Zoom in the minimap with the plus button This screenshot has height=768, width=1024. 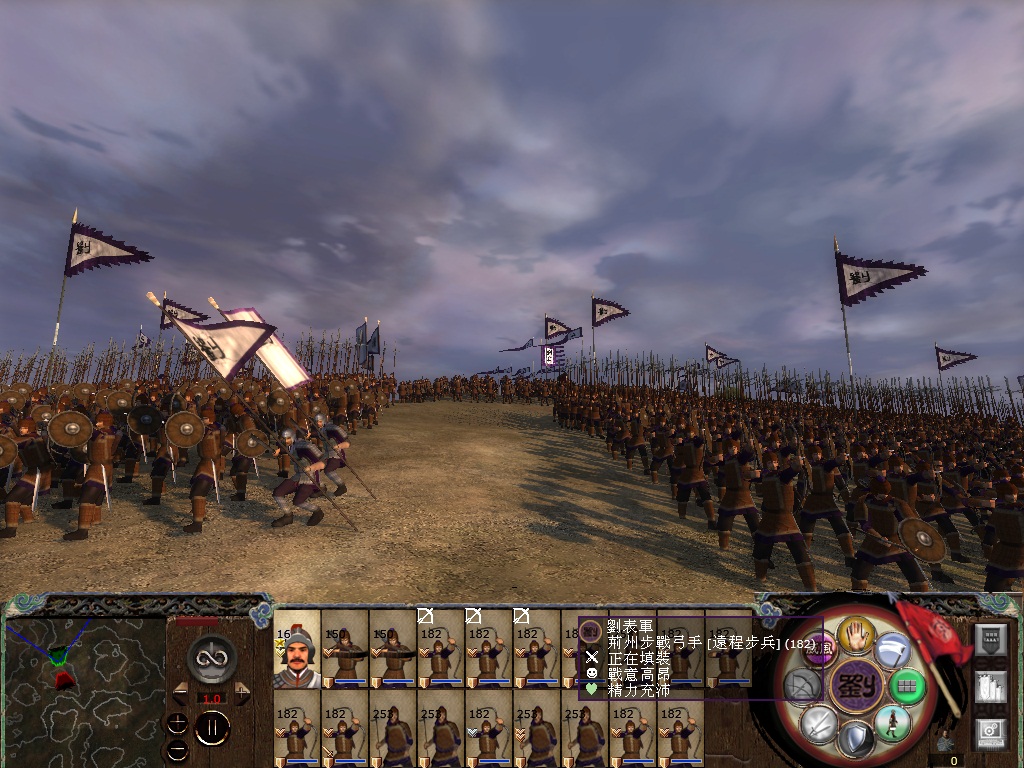(178, 722)
